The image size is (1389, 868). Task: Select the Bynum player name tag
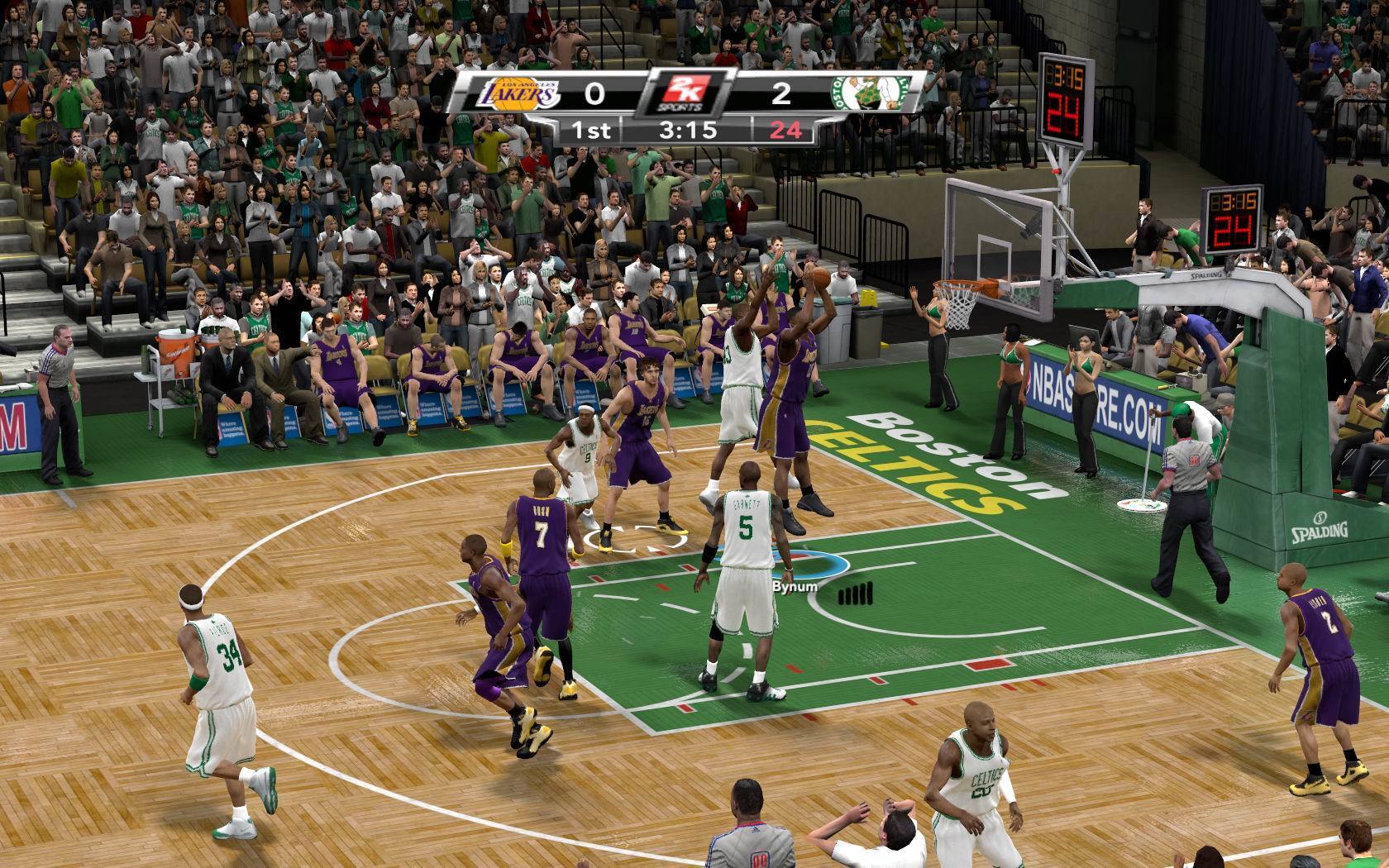[x=794, y=586]
